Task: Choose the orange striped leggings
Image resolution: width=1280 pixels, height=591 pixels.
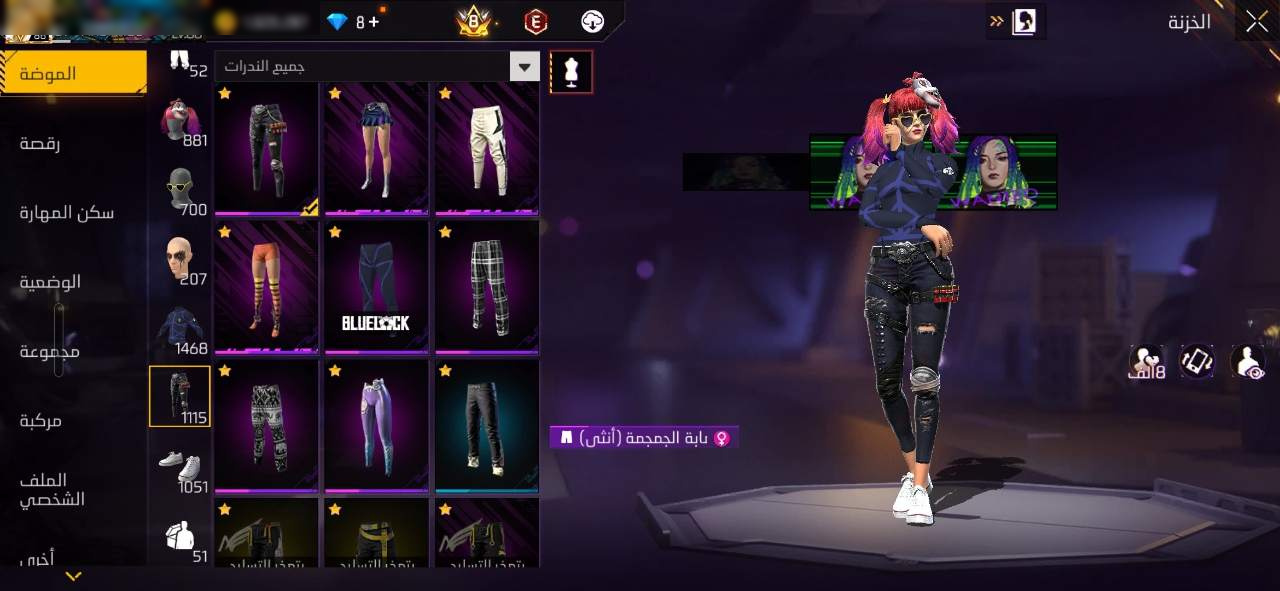Action: [x=266, y=288]
